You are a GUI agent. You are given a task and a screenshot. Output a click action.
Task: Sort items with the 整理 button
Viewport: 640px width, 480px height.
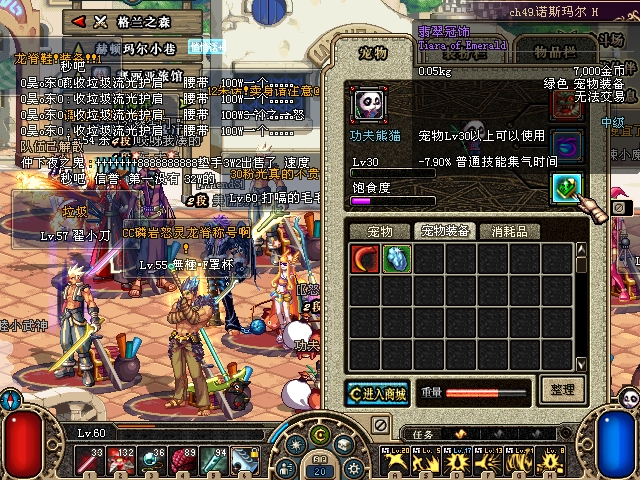click(x=561, y=389)
